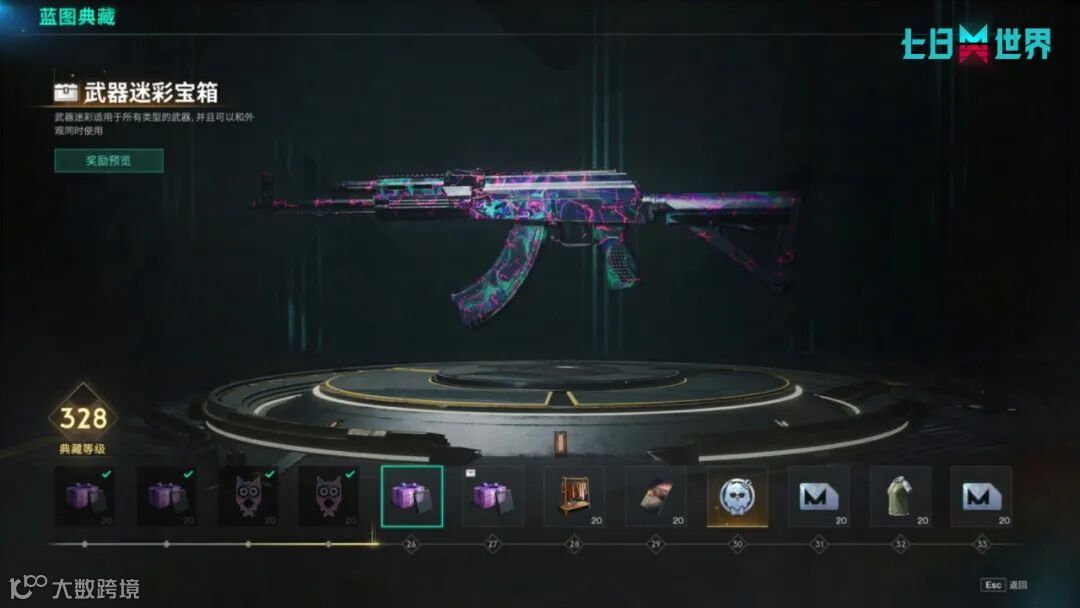The image size is (1080, 608).
Task: Pick the fabric reward at level 29
Action: [656, 496]
